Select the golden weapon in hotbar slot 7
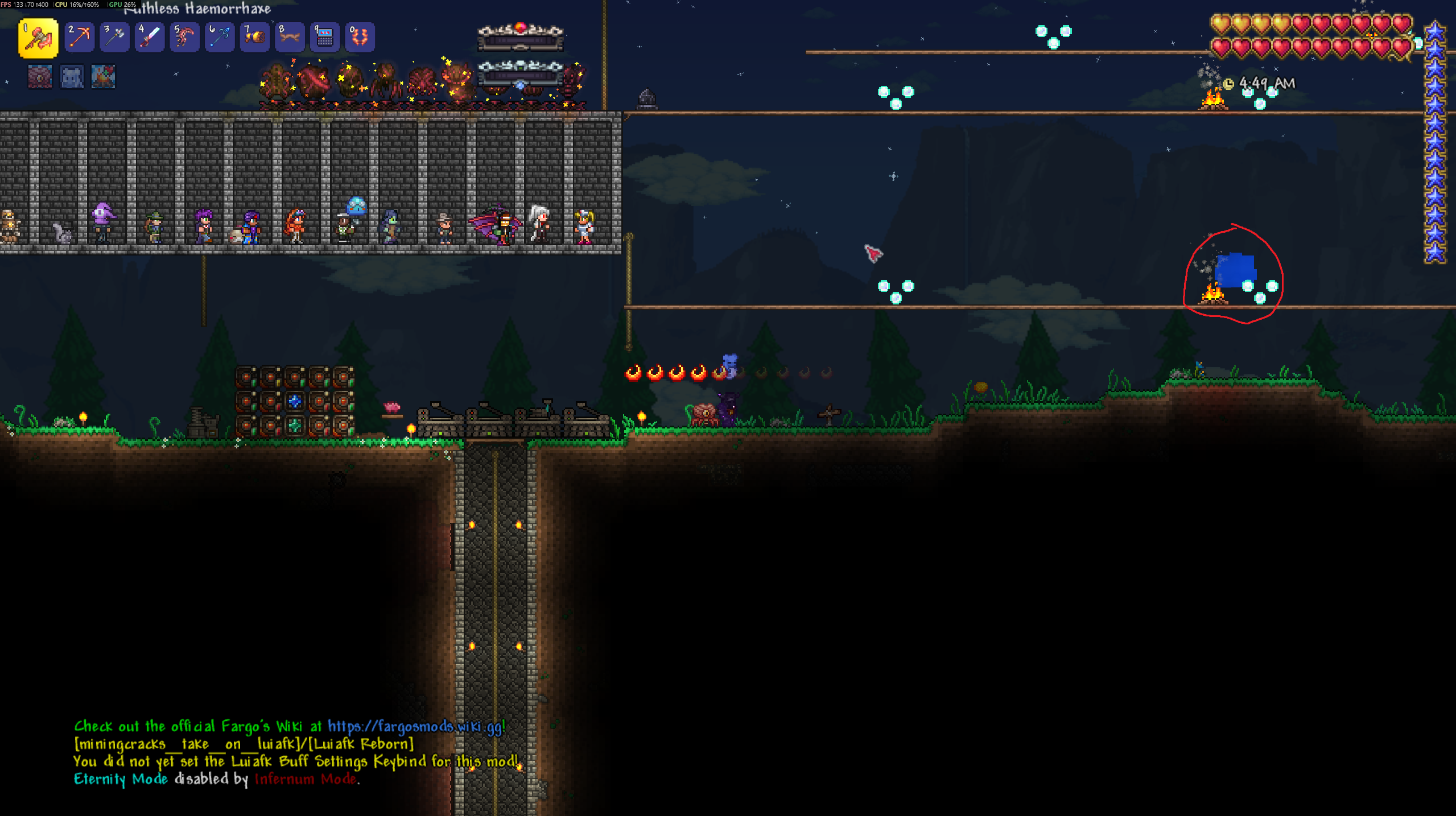Viewport: 1456px width, 816px height. [255, 37]
